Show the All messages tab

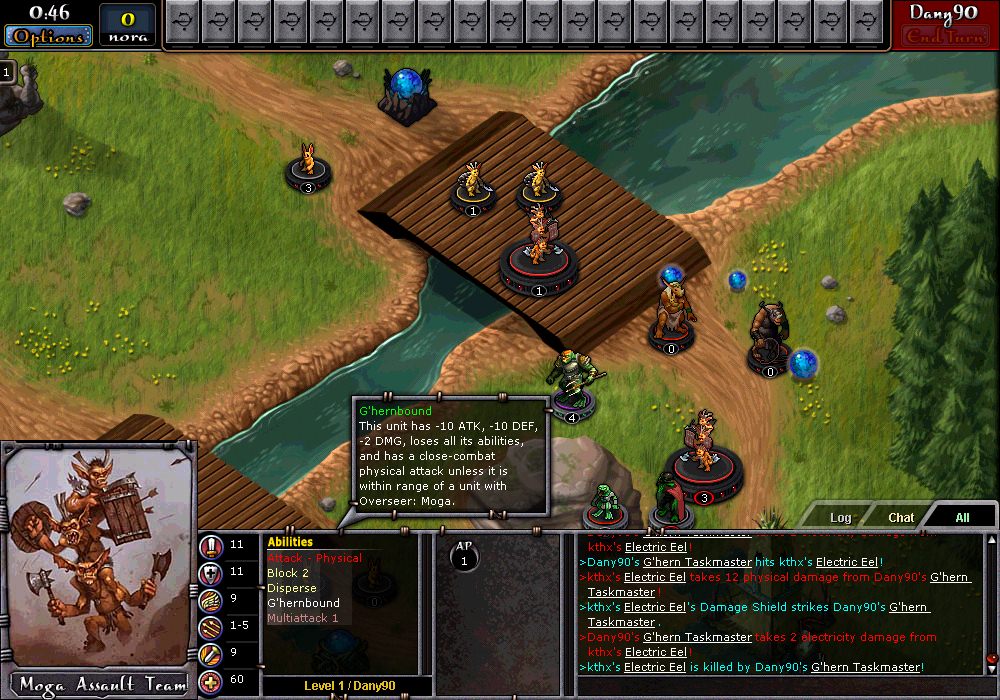(x=962, y=517)
